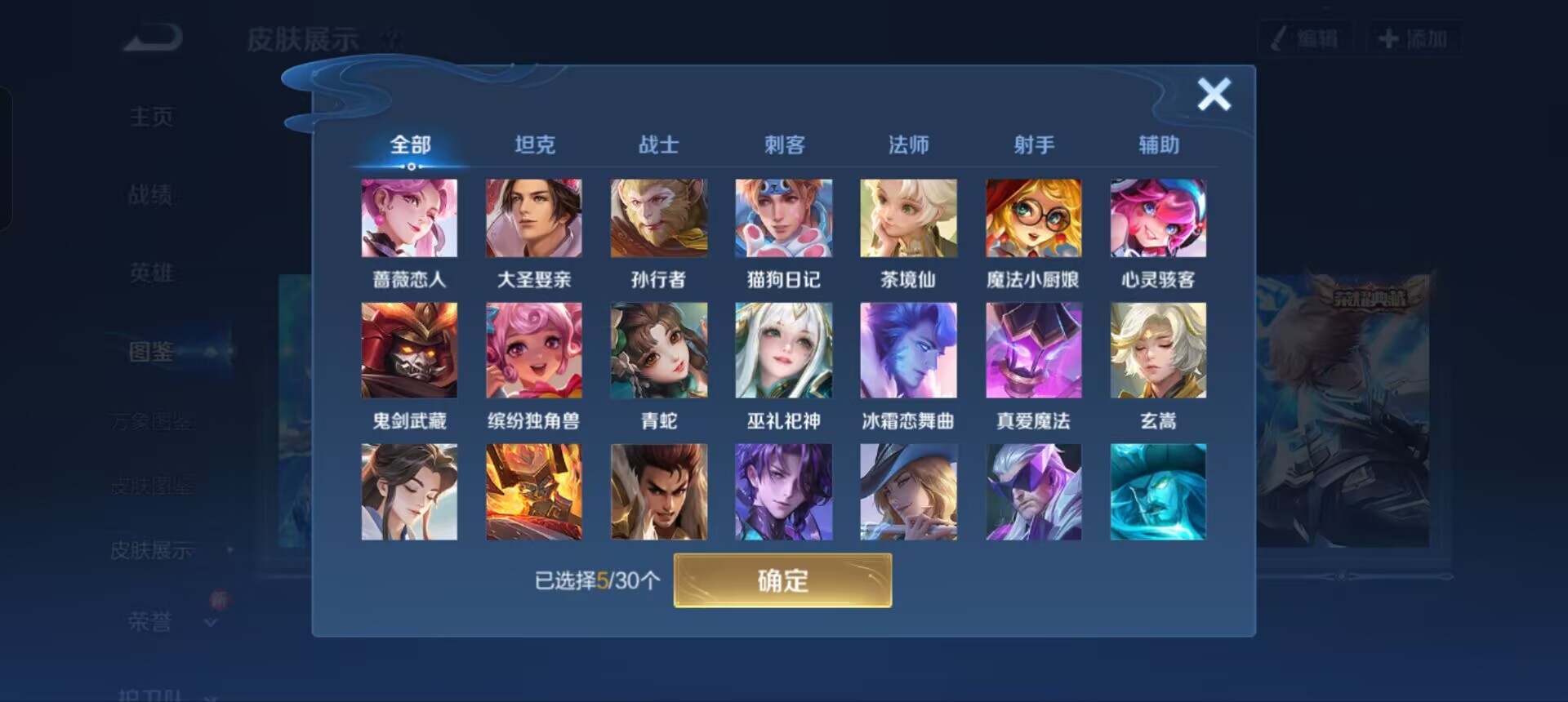Open the 辅助 support tab
The width and height of the screenshot is (1568, 702).
click(x=1160, y=144)
